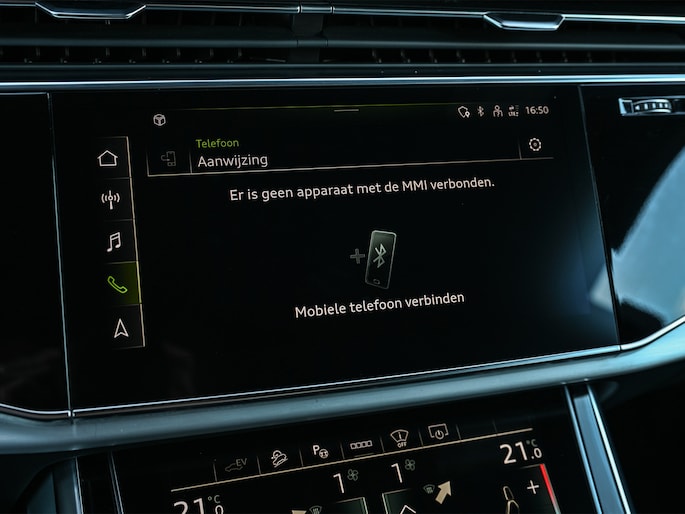The height and width of the screenshot is (514, 685).
Task: Tap the cube icon above Telefoon
Action: click(159, 120)
